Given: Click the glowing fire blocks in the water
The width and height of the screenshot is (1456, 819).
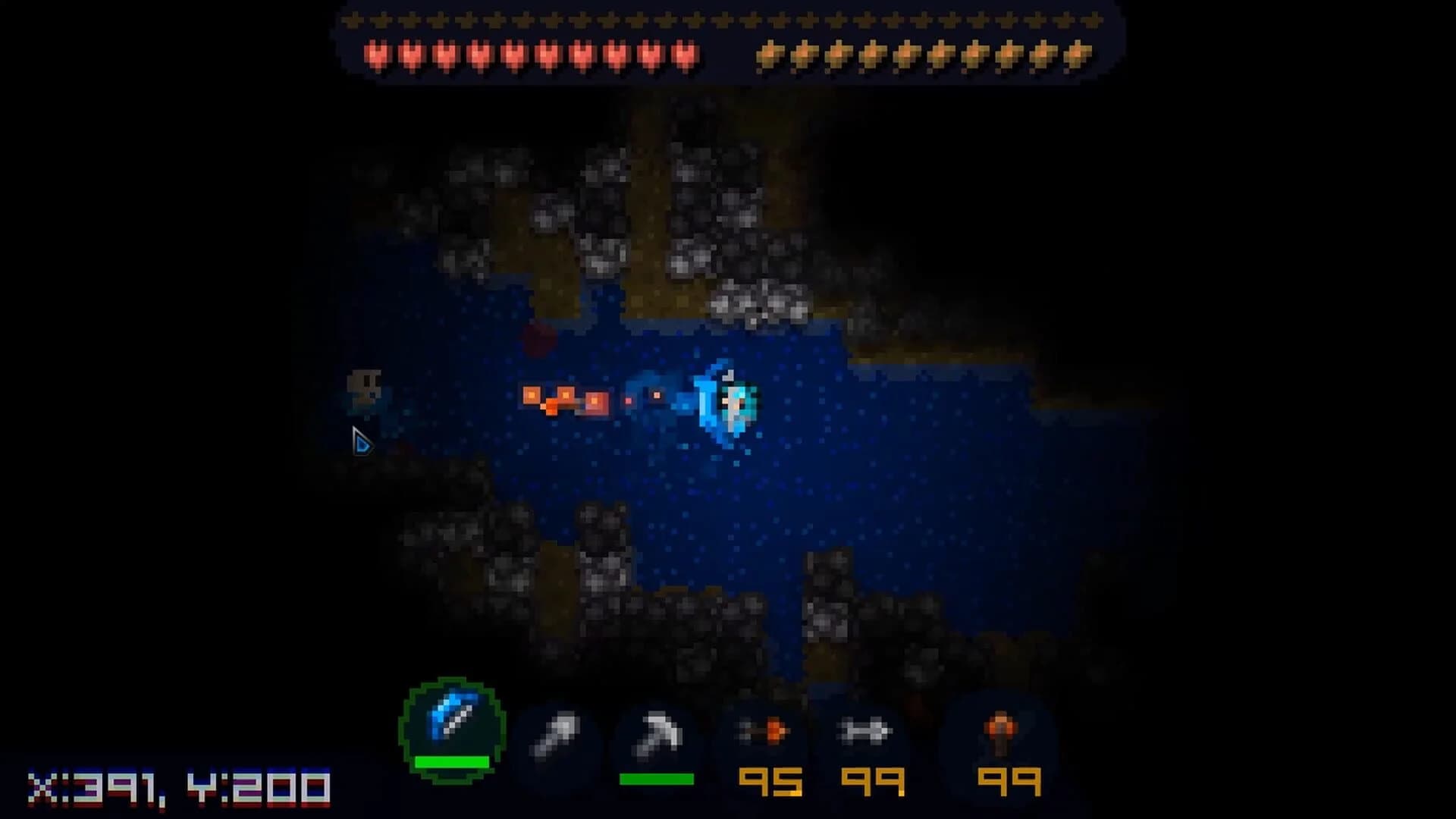Looking at the screenshot, I should point(565,398).
